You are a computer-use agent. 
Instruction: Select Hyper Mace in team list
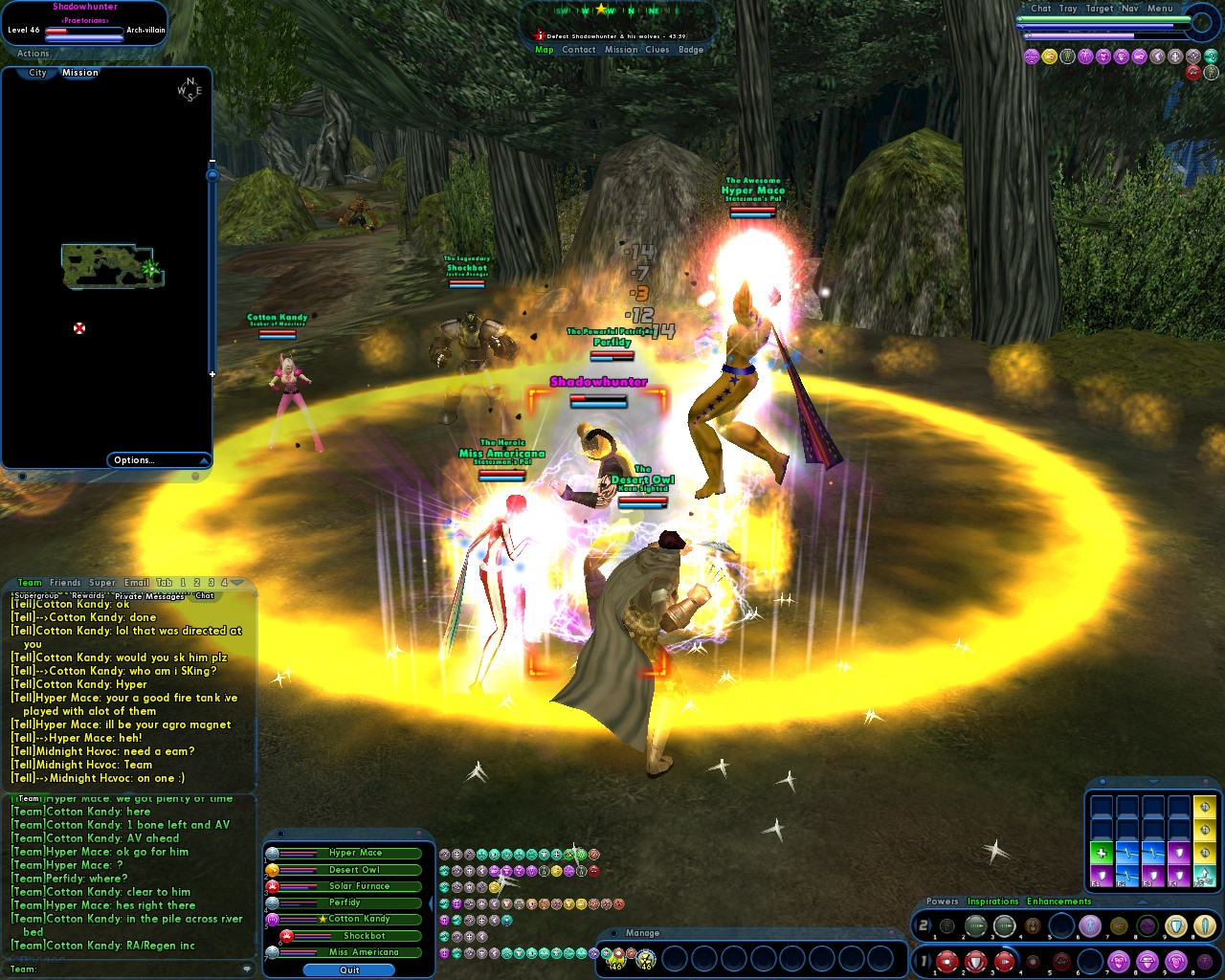[x=356, y=853]
